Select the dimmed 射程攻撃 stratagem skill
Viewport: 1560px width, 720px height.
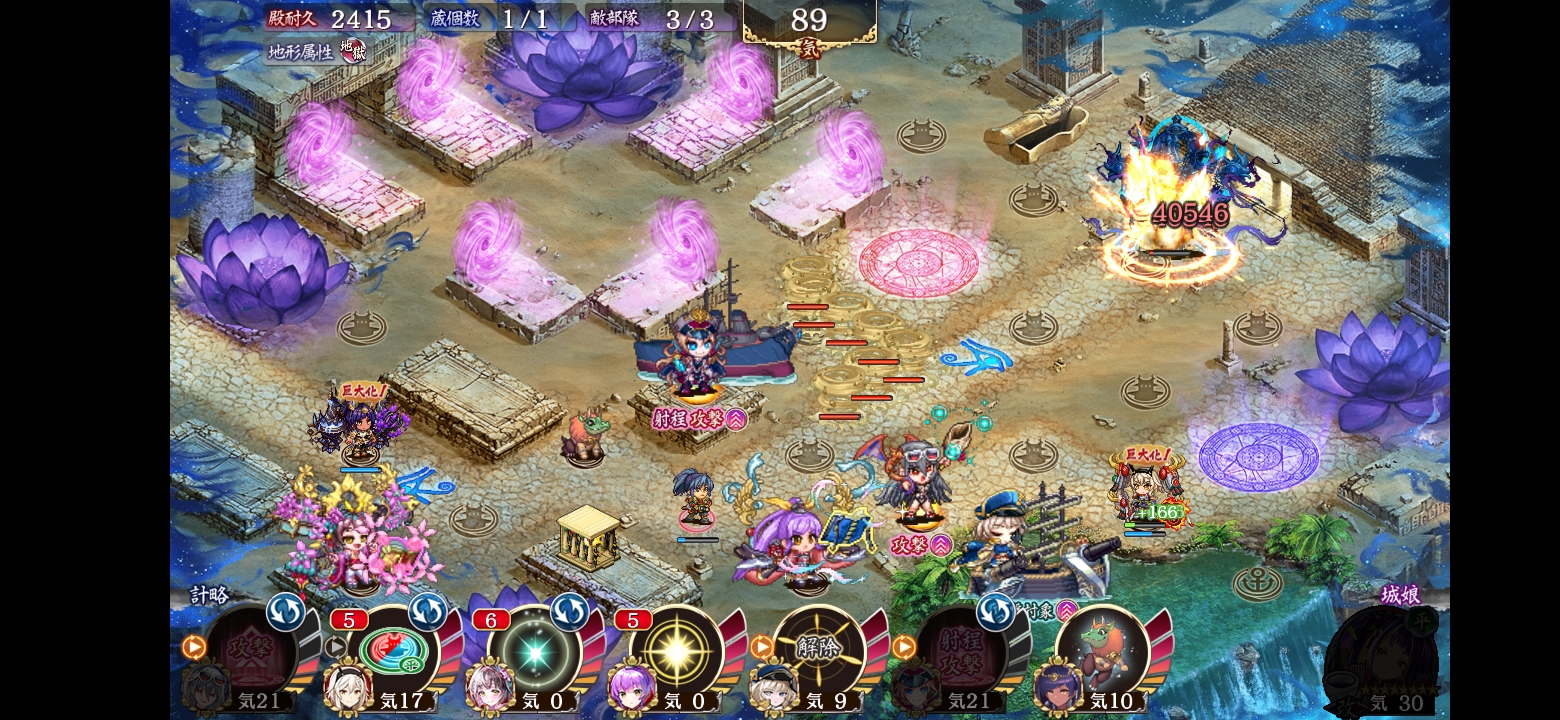coord(960,650)
